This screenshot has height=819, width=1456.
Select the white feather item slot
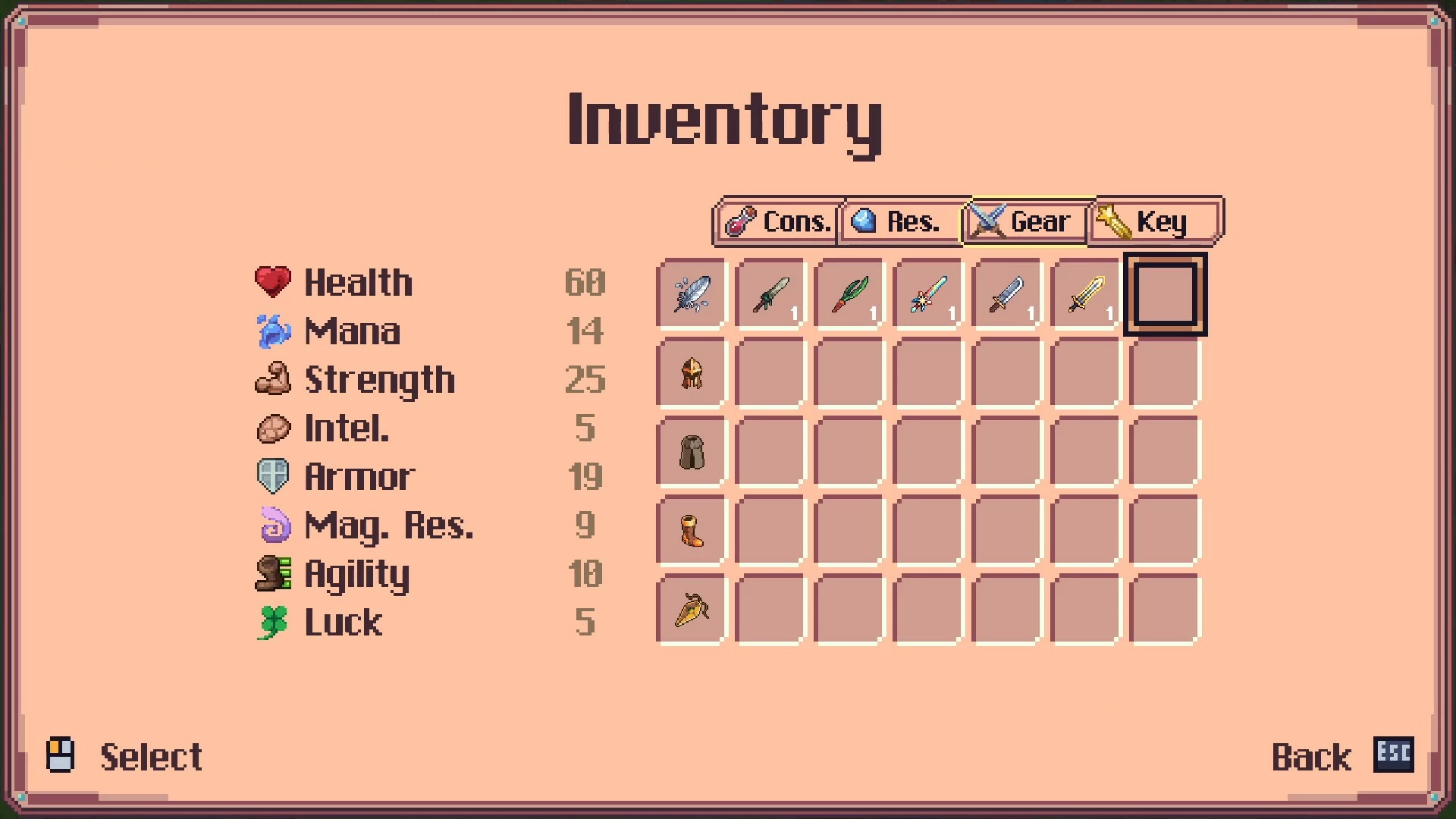[x=692, y=294]
